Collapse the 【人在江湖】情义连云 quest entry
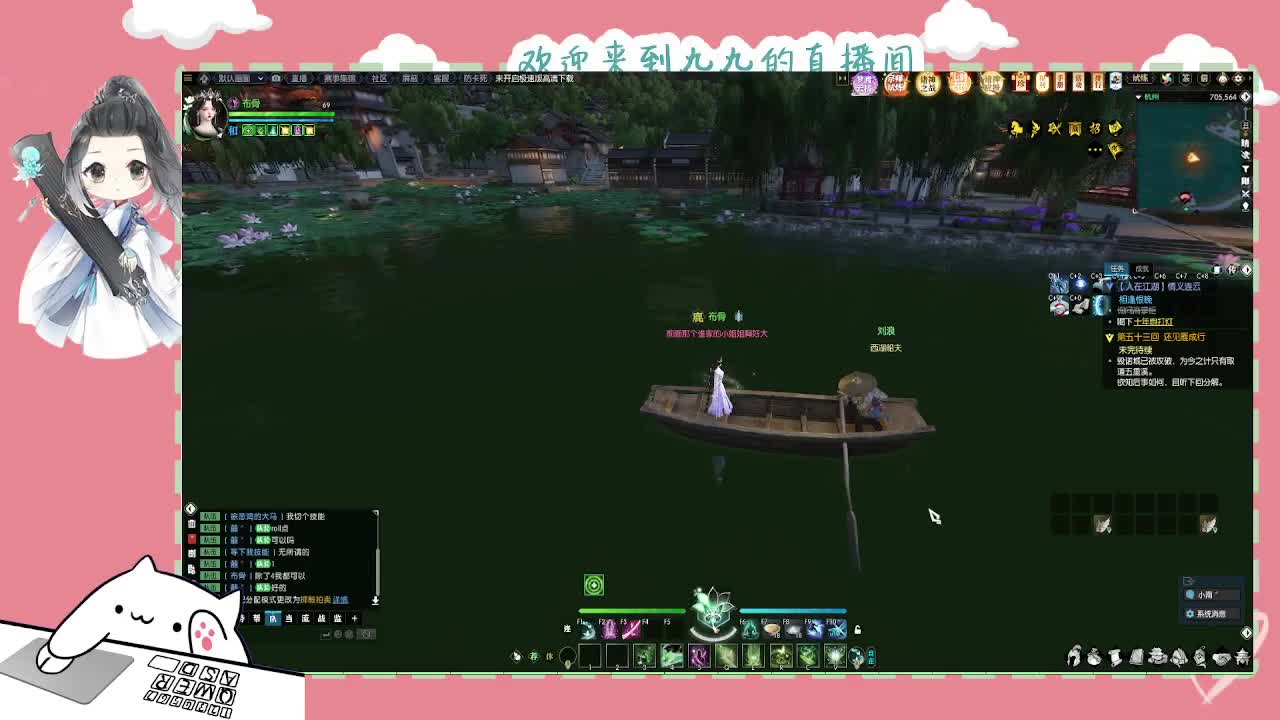Image resolution: width=1280 pixels, height=720 pixels. (x=1110, y=285)
